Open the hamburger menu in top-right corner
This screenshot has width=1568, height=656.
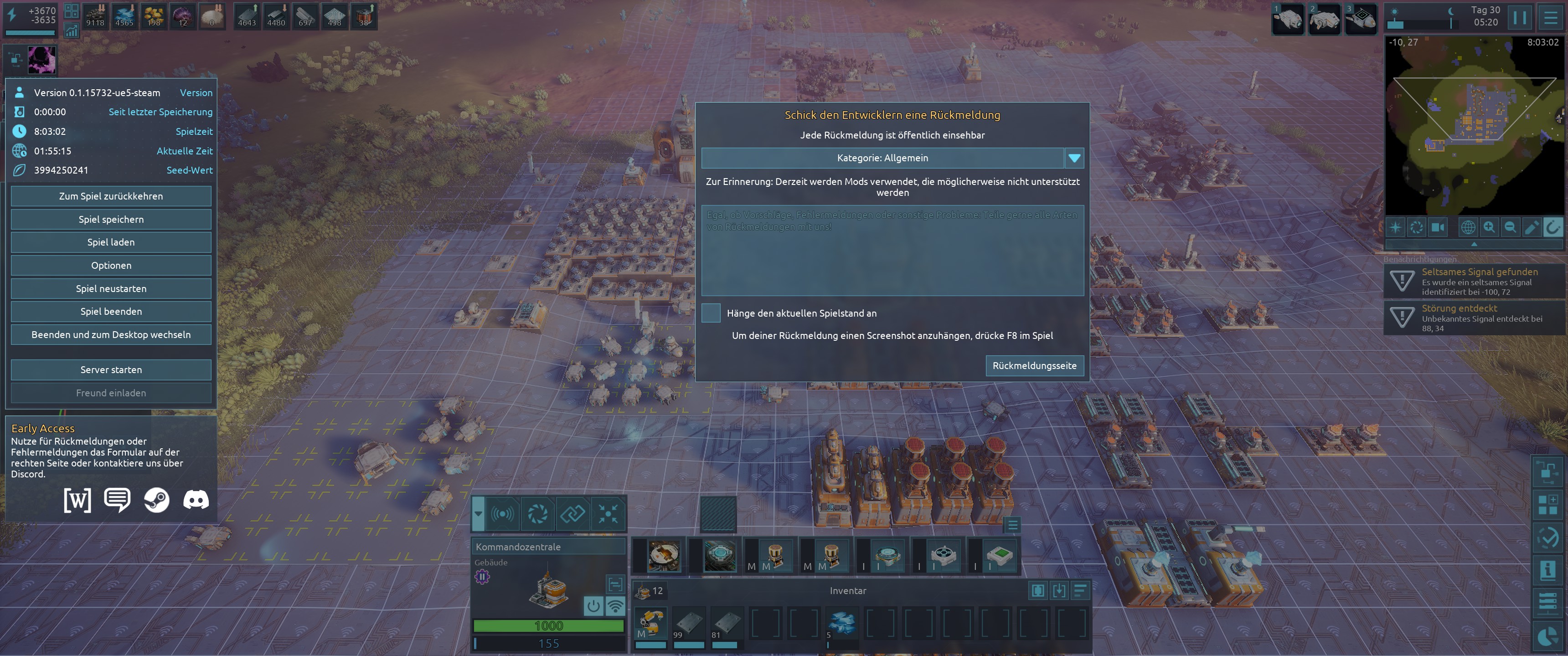1550,17
